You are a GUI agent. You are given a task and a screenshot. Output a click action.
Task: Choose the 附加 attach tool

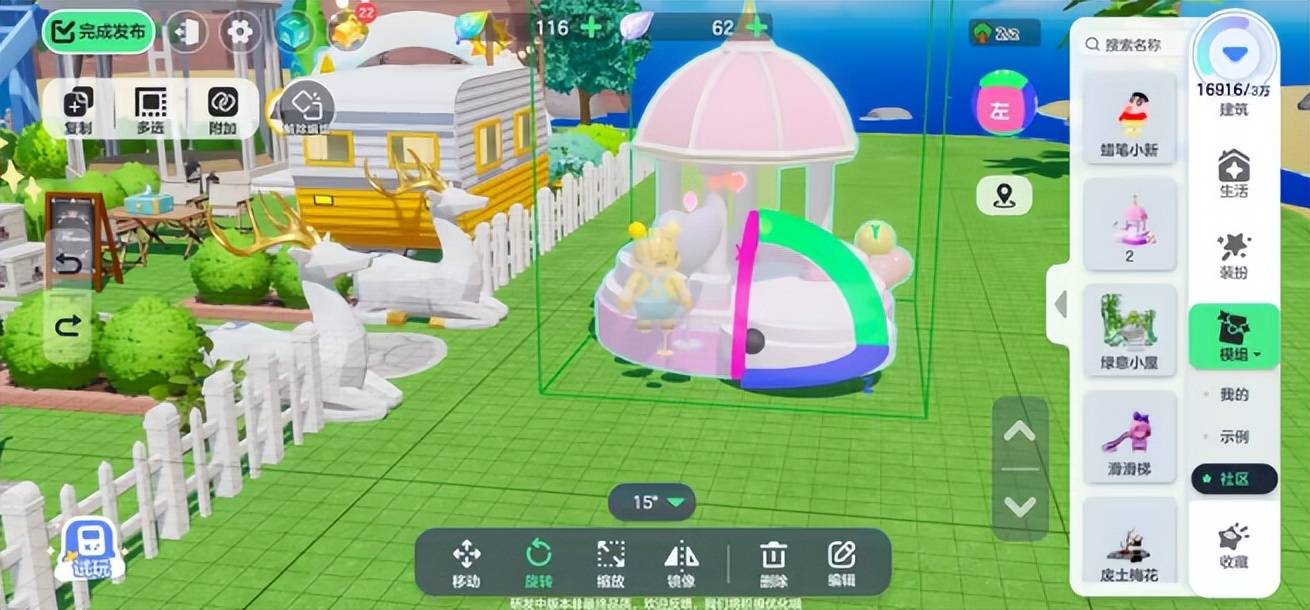pos(222,109)
